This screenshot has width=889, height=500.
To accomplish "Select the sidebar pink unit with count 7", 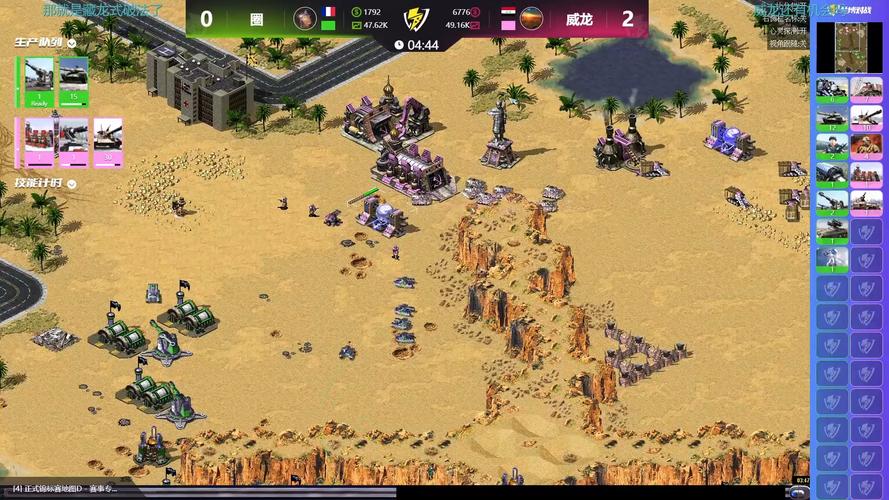I will click(x=866, y=89).
